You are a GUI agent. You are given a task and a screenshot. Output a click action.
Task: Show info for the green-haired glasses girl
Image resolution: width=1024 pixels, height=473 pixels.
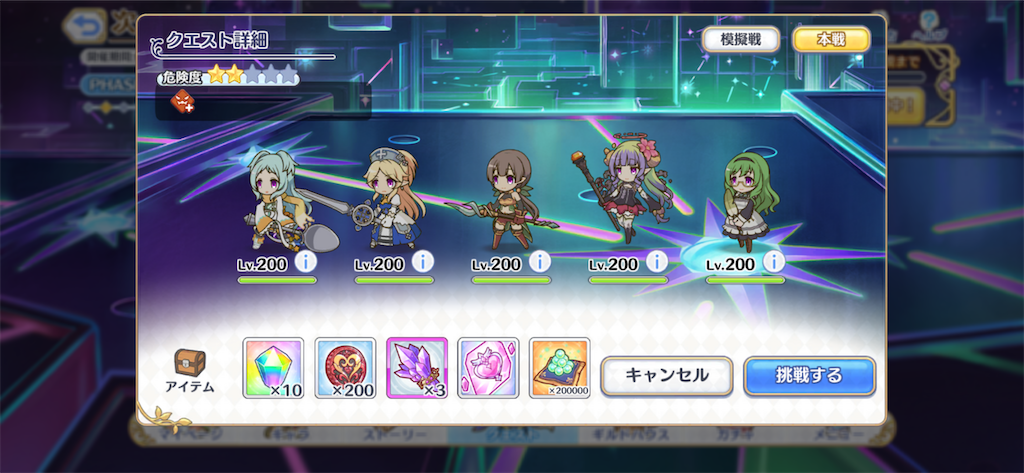(x=773, y=263)
